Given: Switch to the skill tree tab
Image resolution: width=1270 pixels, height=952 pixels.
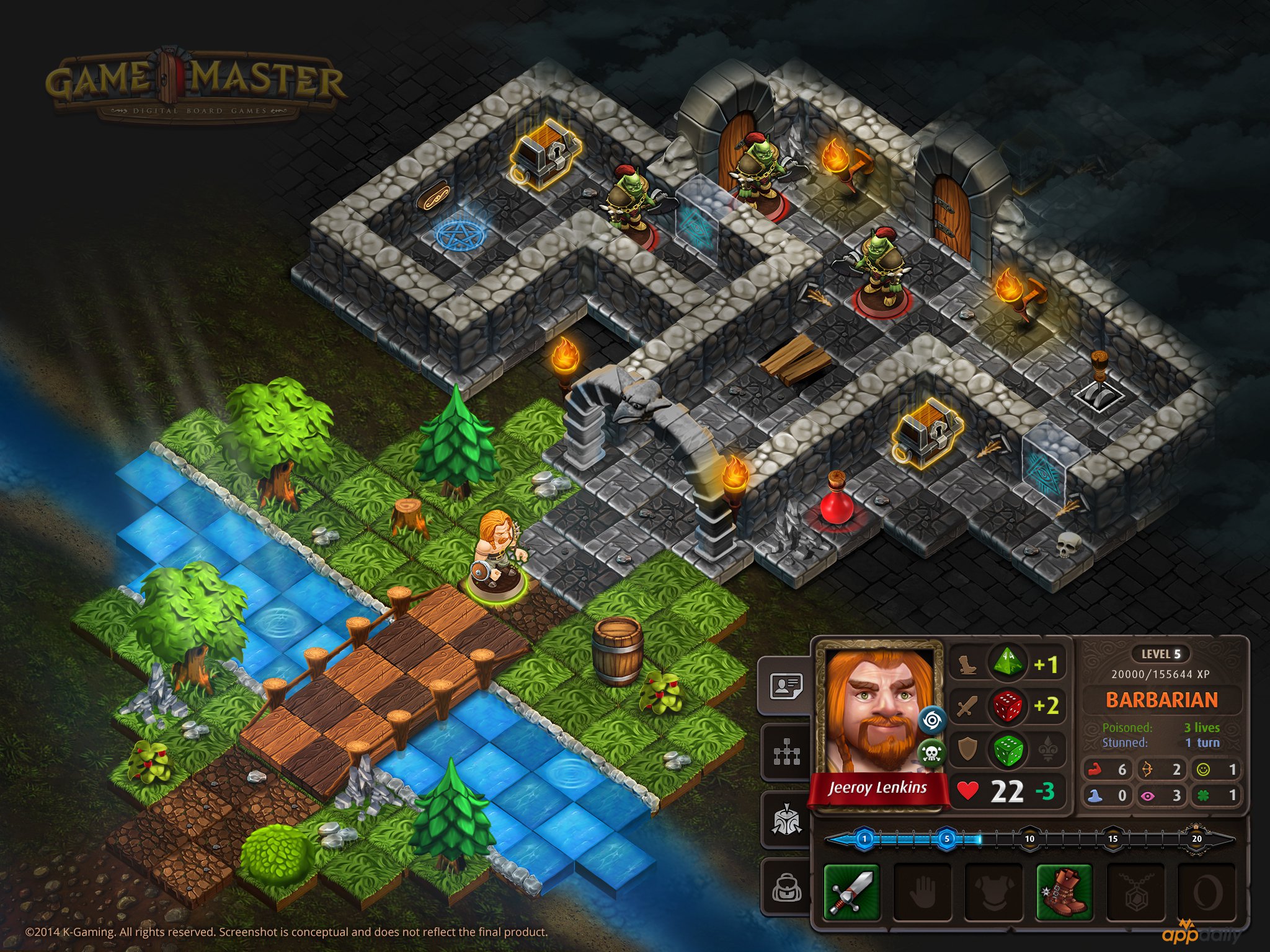Looking at the screenshot, I should 786,753.
